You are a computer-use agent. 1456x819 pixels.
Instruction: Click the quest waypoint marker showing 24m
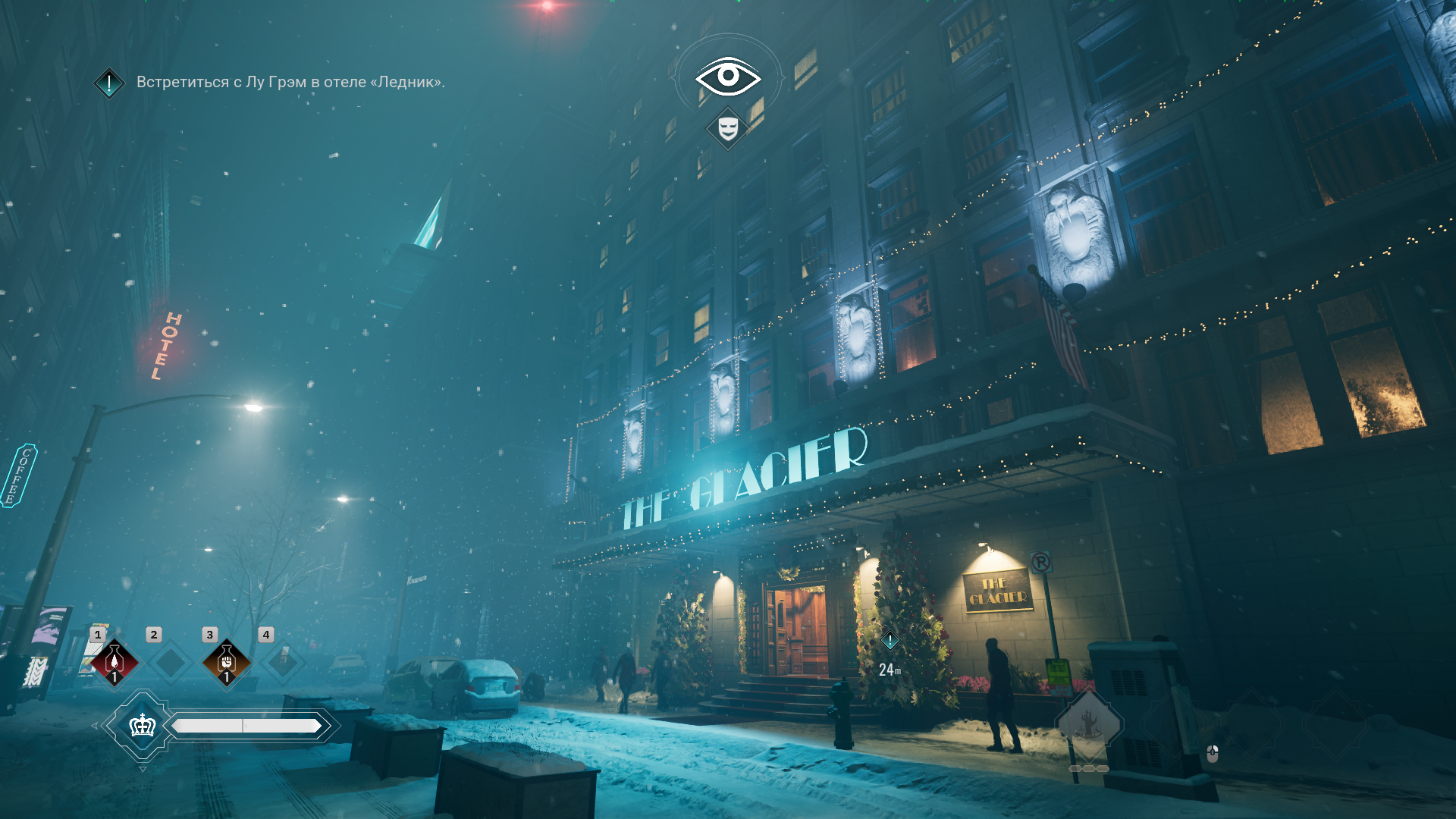890,641
